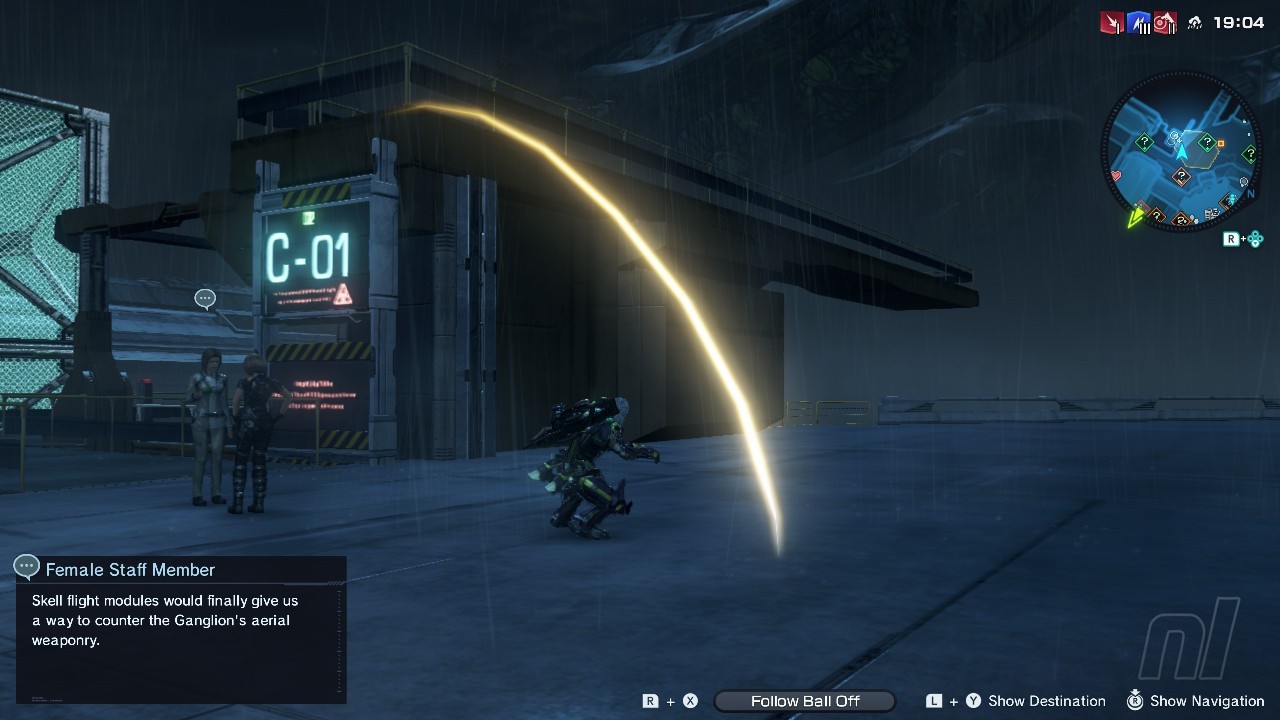1280x720 pixels.
Task: Click the cyan player arrow on minimap
Action: [1182, 152]
